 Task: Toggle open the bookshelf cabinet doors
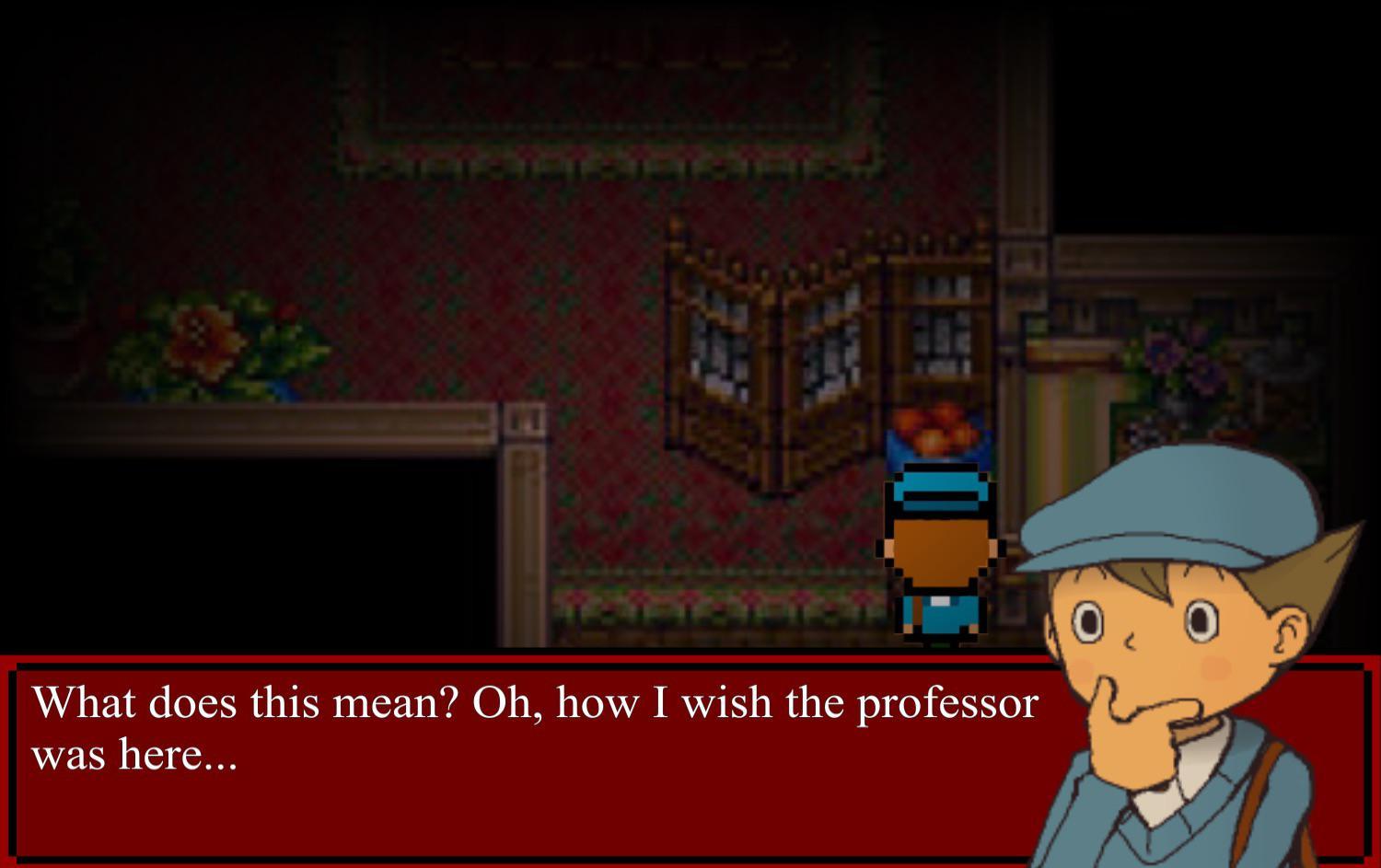tap(939, 304)
